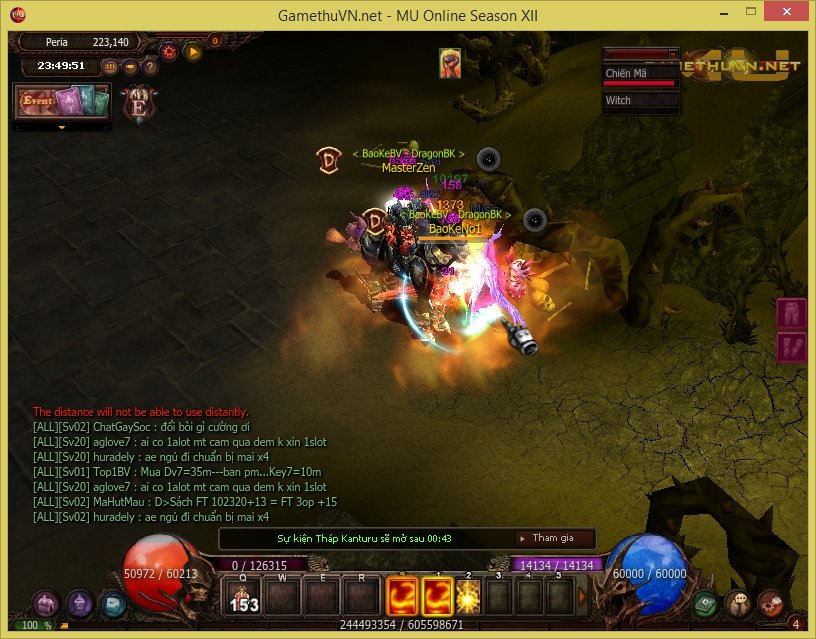Open the Event cards panel

[x=60, y=102]
